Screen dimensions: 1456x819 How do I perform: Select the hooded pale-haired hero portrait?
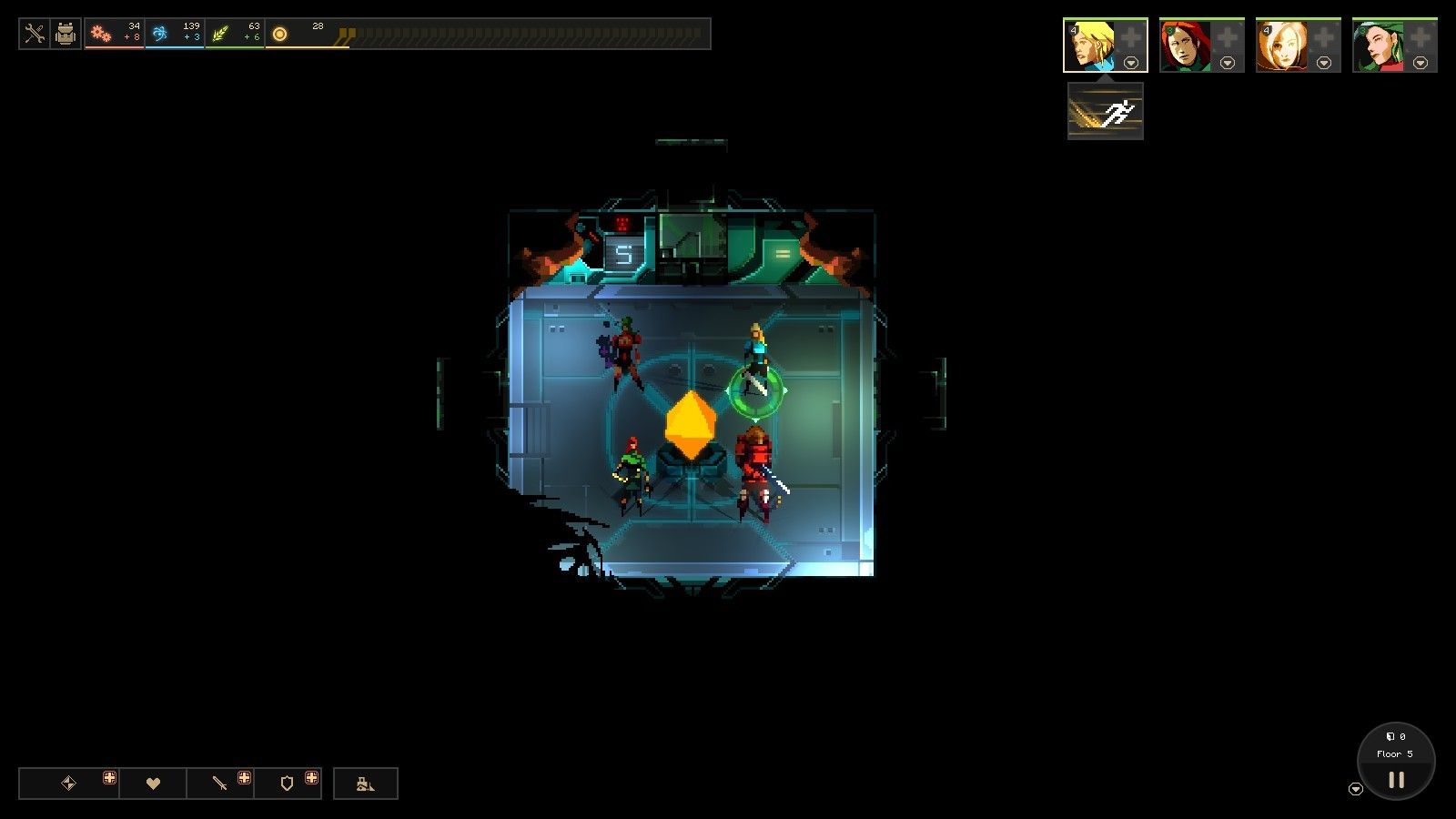[x=1283, y=45]
